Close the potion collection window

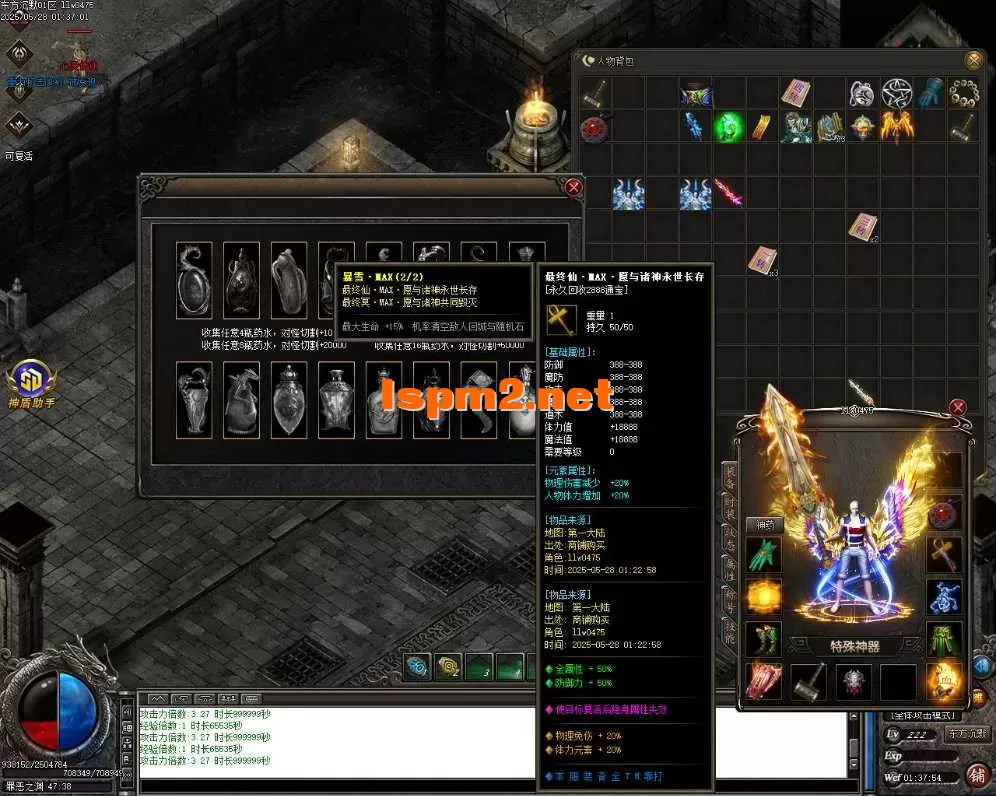coord(573,187)
